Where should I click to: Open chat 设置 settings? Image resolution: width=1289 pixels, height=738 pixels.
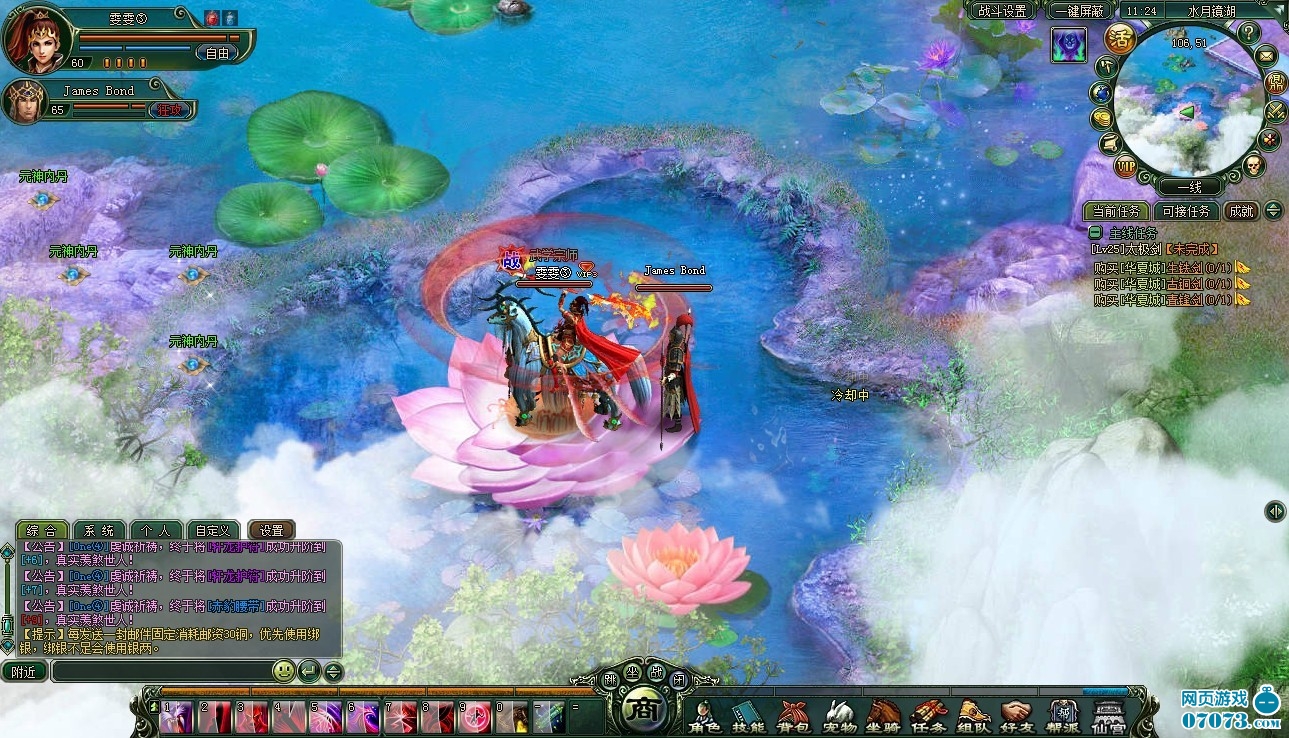[271, 530]
